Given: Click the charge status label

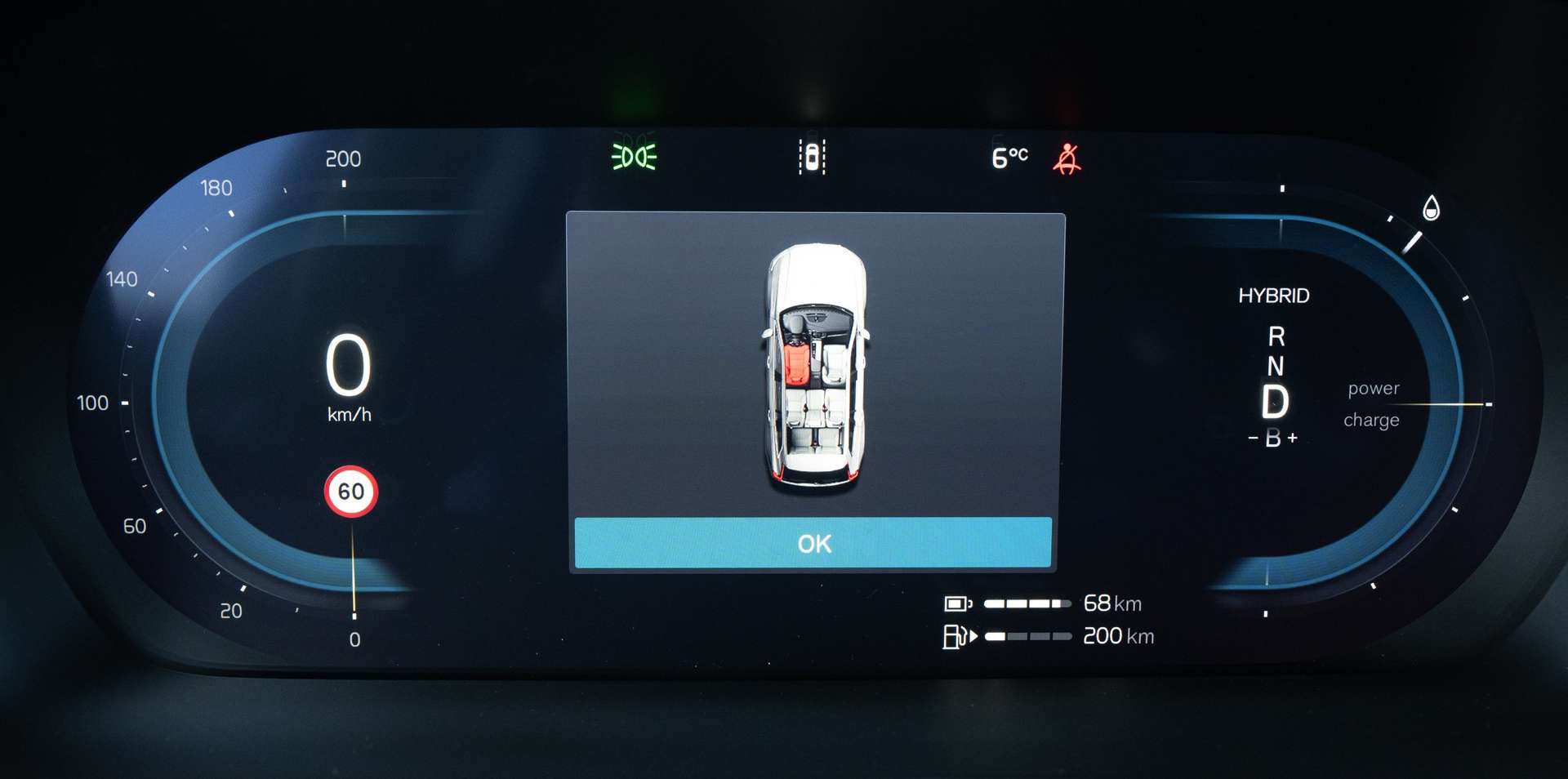Looking at the screenshot, I should pos(1371,420).
